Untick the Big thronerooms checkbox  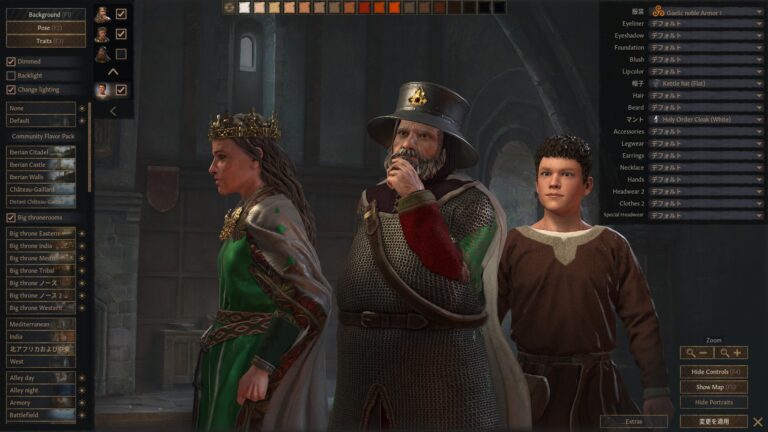11,218
